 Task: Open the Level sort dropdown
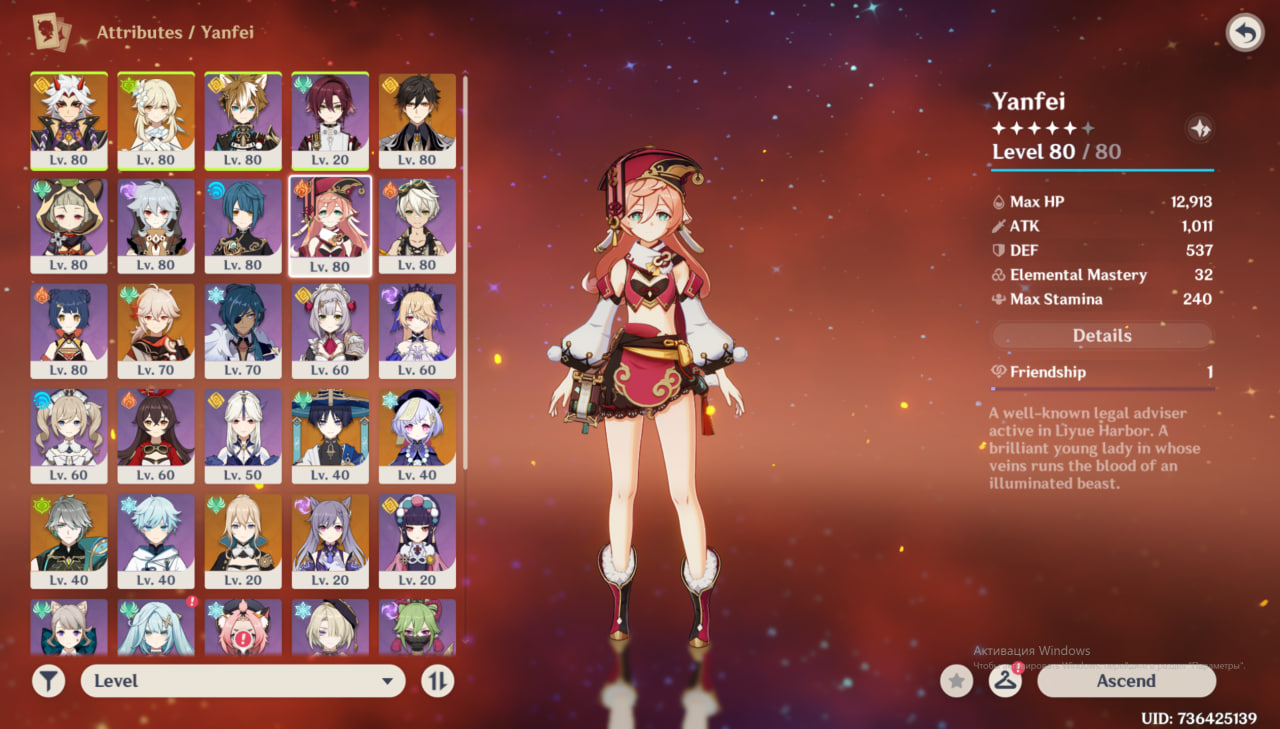(243, 681)
